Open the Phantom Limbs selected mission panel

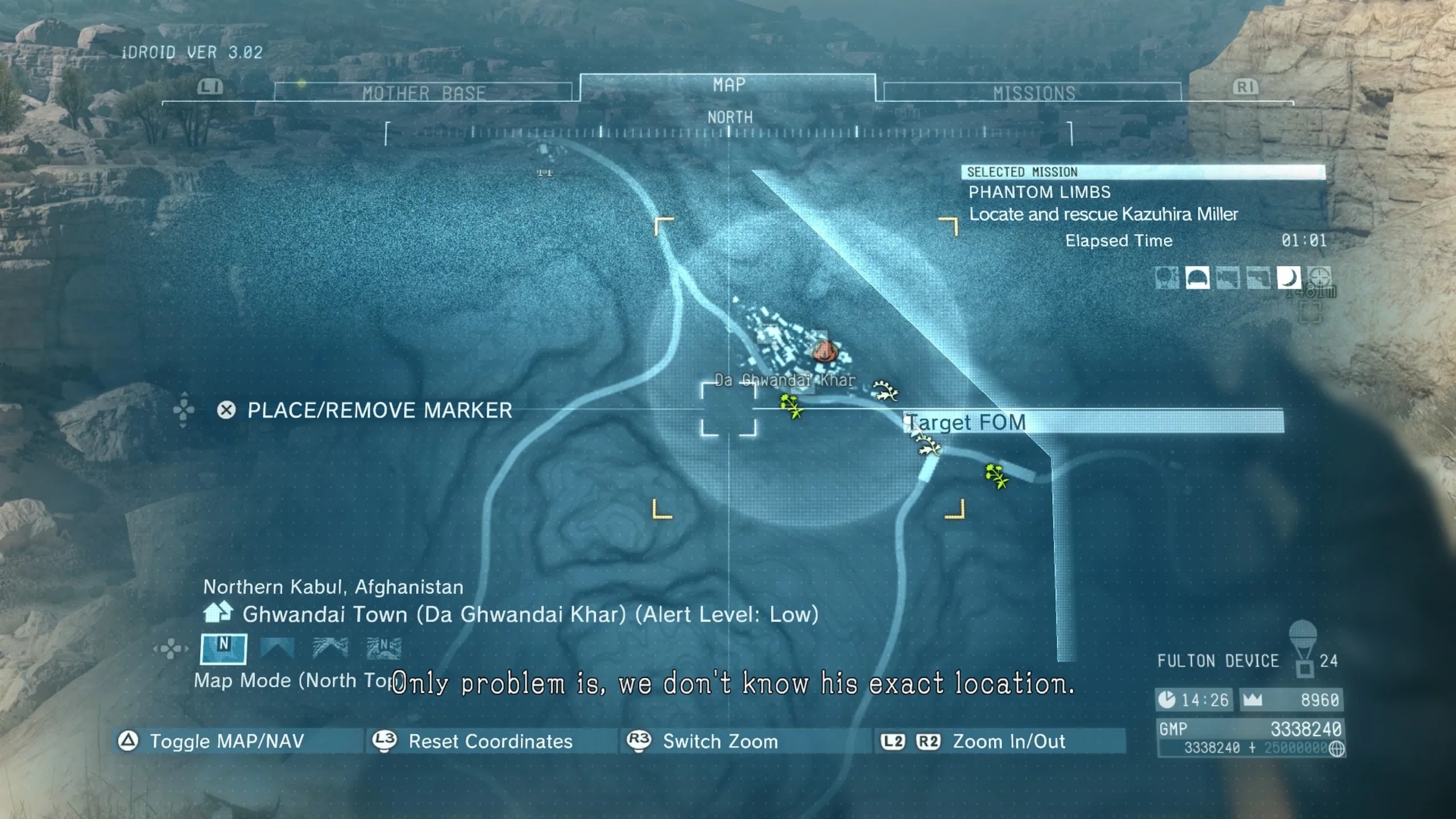(1103, 203)
